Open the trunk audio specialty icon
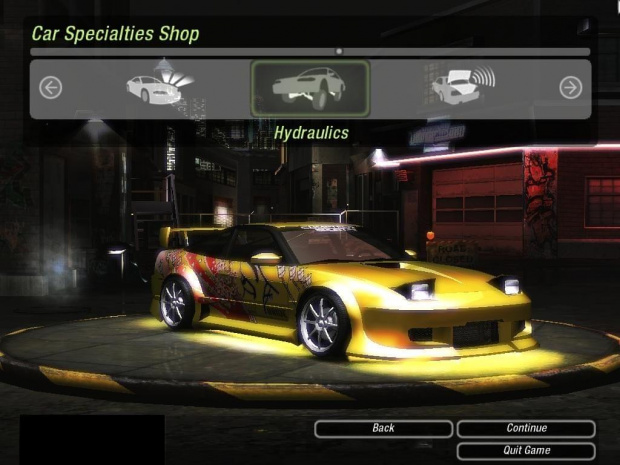Viewport: 620px width, 465px height. click(x=462, y=87)
